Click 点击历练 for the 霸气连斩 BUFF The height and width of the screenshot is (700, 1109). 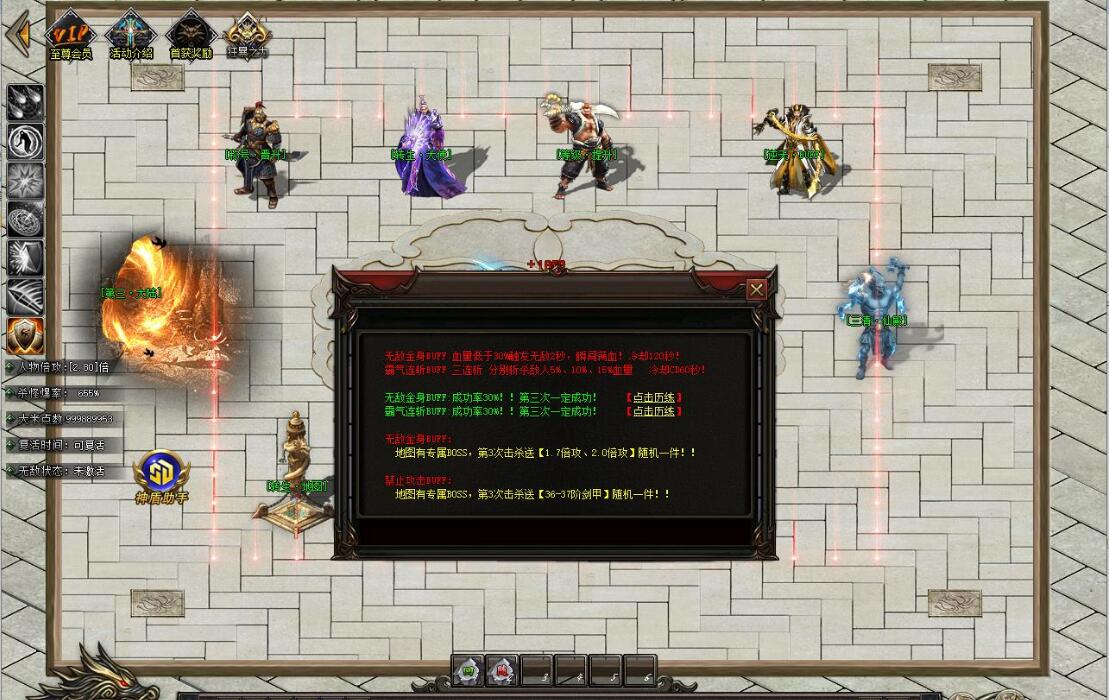click(x=653, y=412)
